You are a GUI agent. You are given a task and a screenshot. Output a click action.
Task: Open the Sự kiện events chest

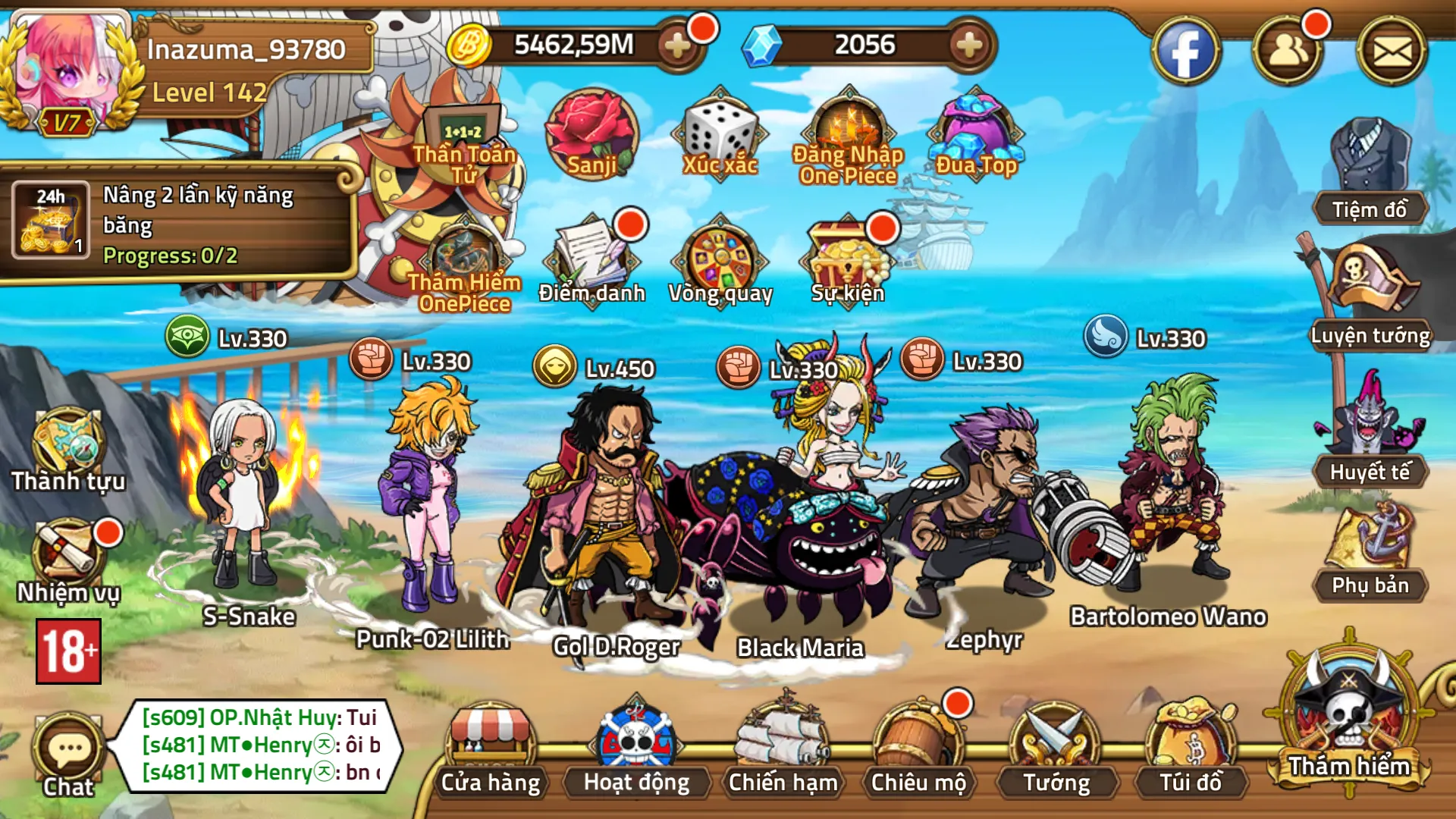coord(848,258)
